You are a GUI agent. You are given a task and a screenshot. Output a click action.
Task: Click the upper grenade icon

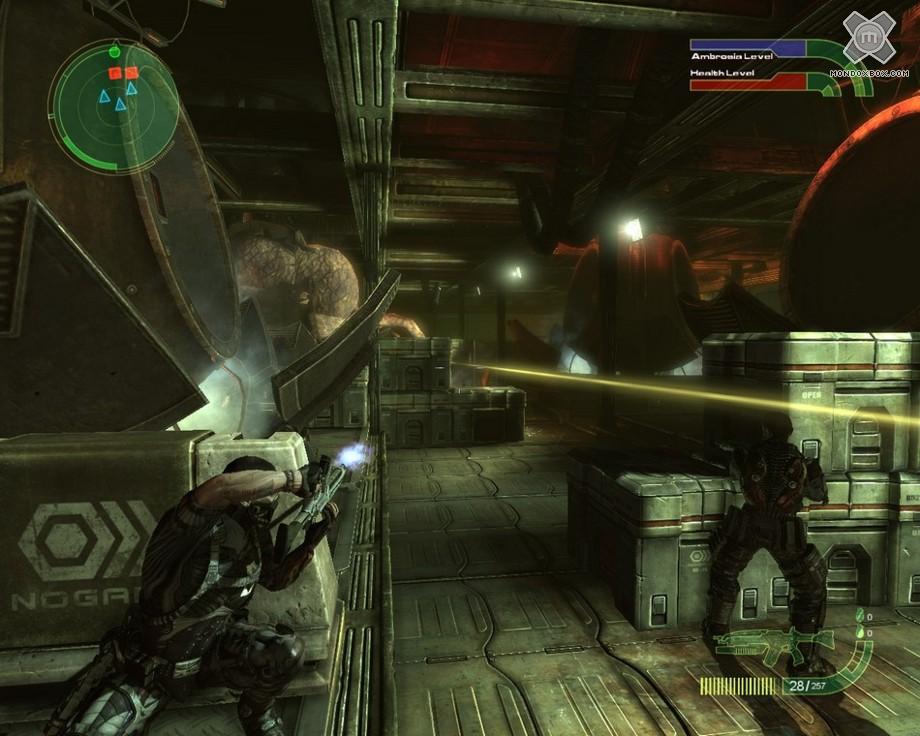(x=858, y=618)
